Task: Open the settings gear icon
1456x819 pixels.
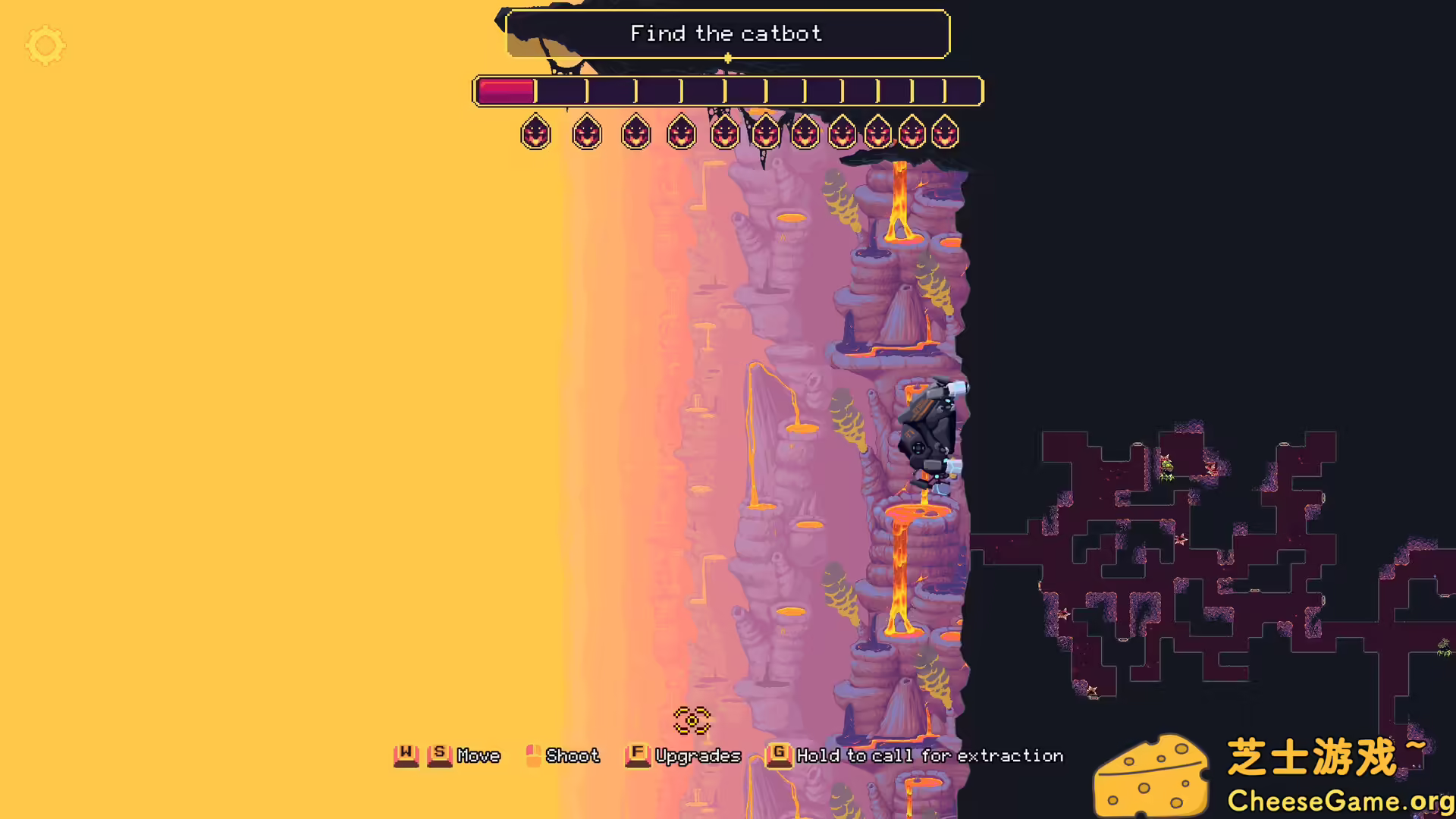Action: 45,45
